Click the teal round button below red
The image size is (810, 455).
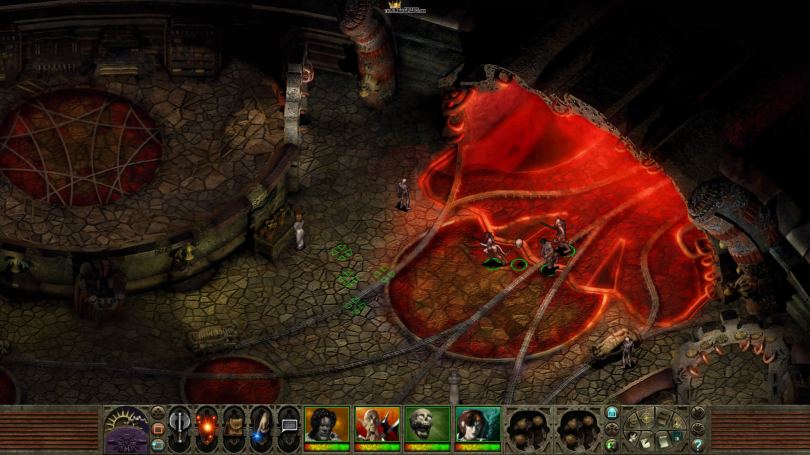tap(157, 444)
